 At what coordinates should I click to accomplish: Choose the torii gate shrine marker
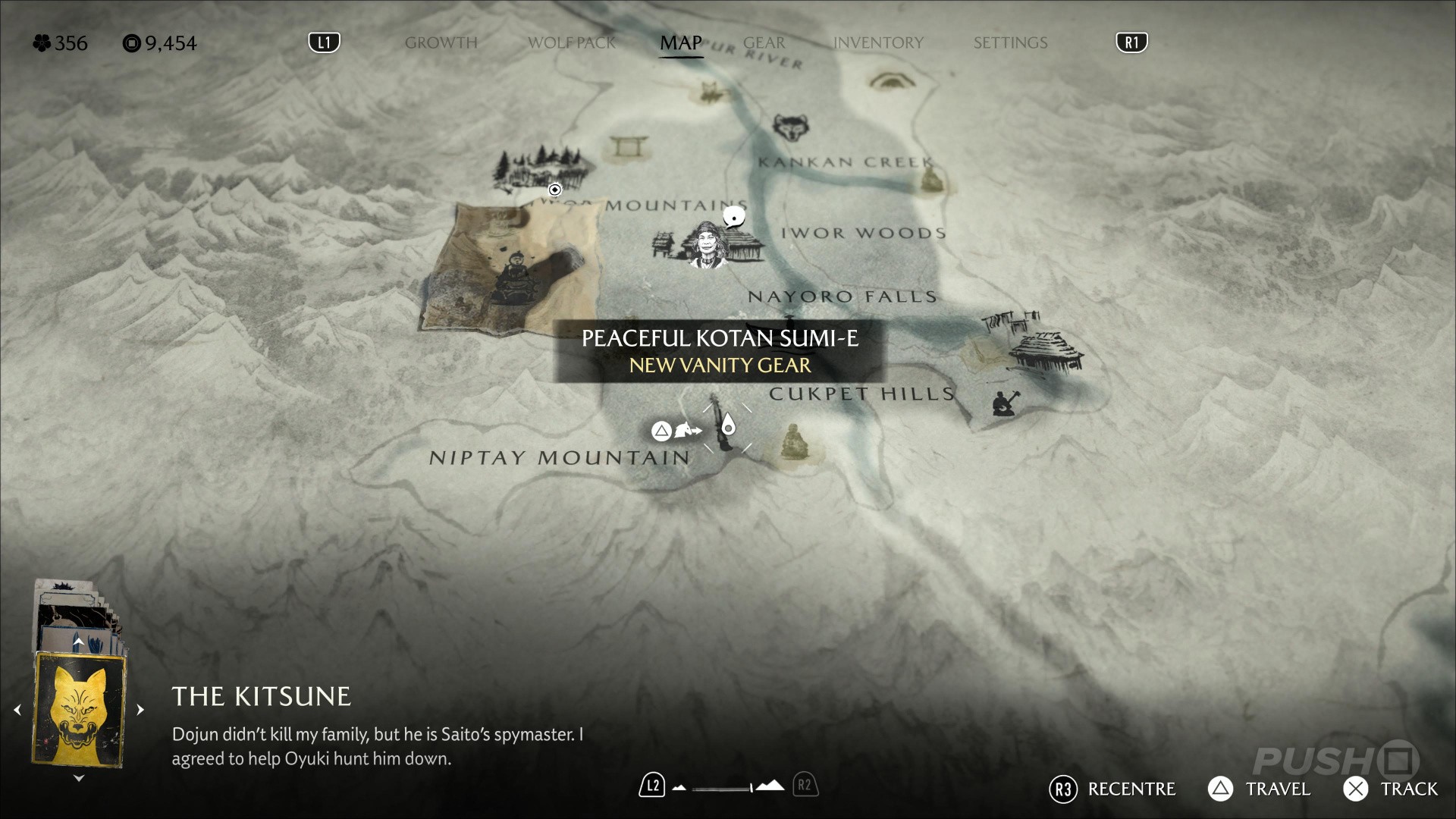[626, 145]
